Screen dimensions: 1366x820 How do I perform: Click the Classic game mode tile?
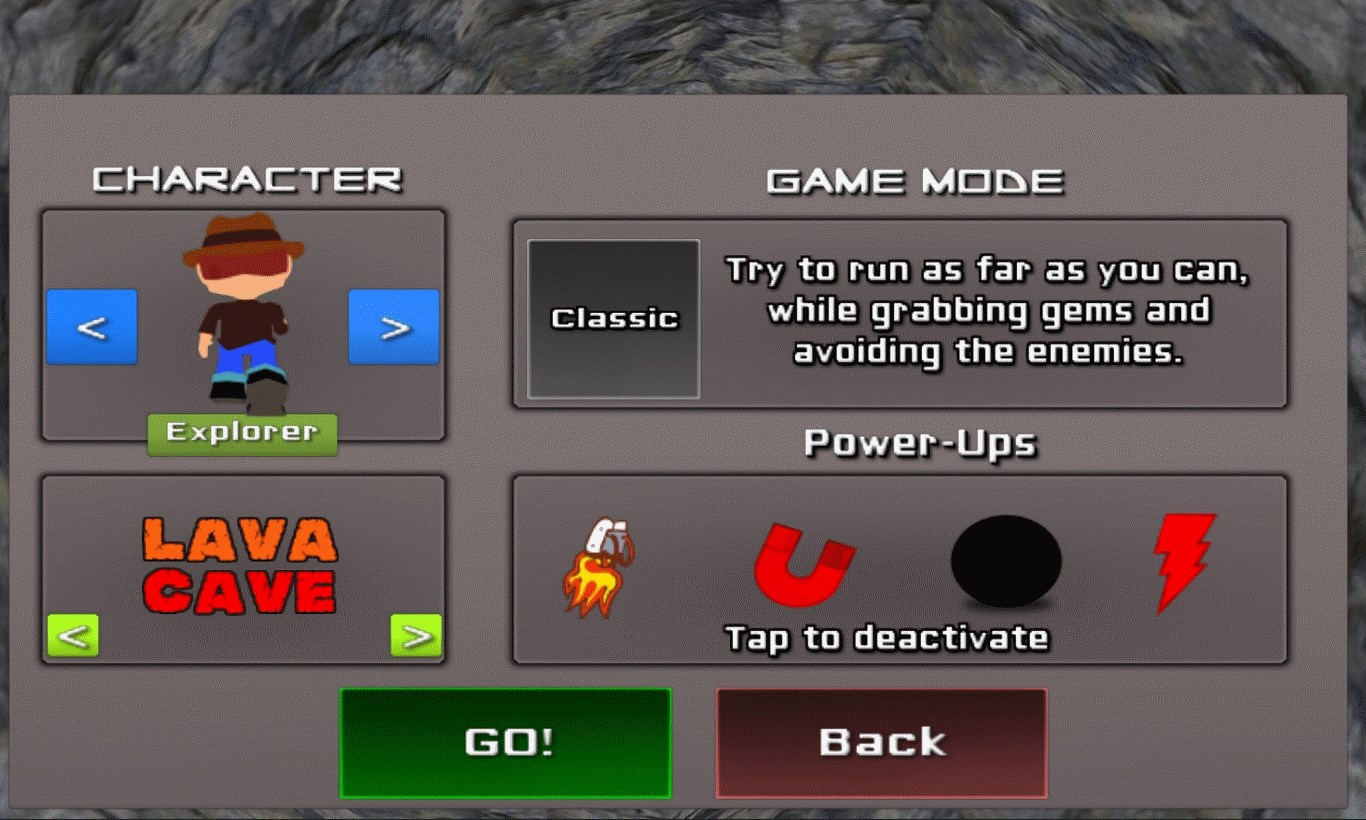614,319
